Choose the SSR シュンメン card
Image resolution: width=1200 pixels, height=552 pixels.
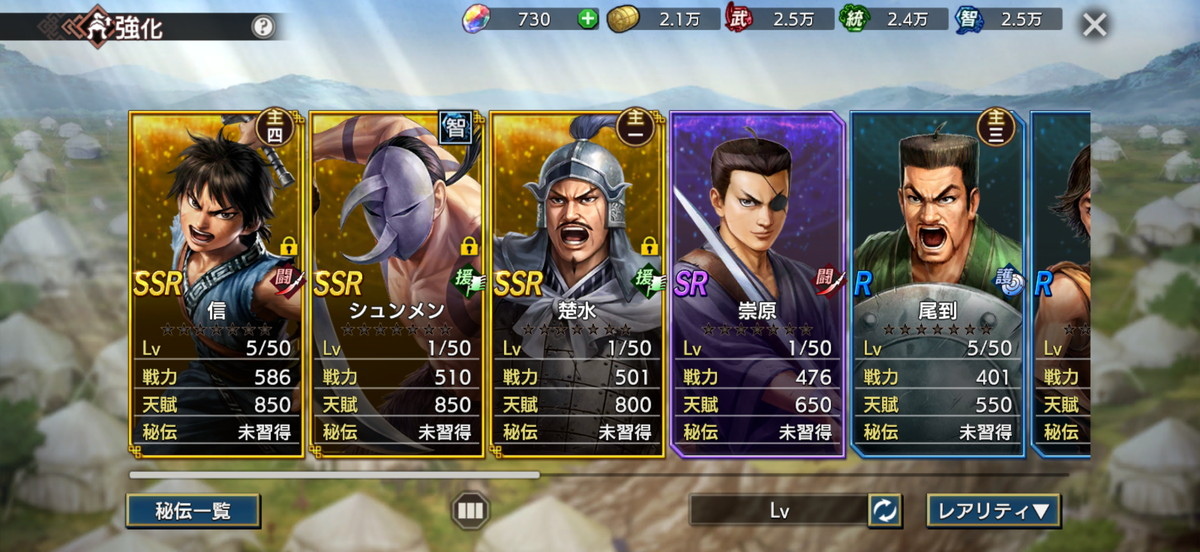[396, 283]
